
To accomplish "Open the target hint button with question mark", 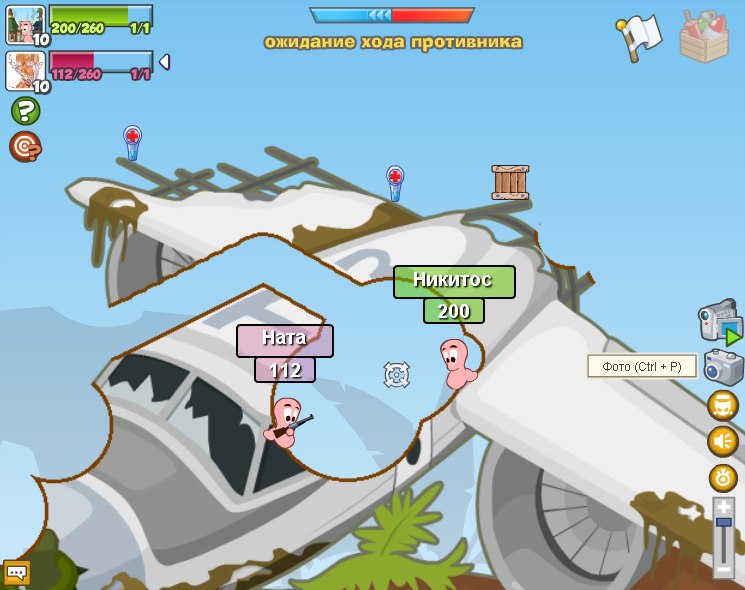I will [25, 147].
